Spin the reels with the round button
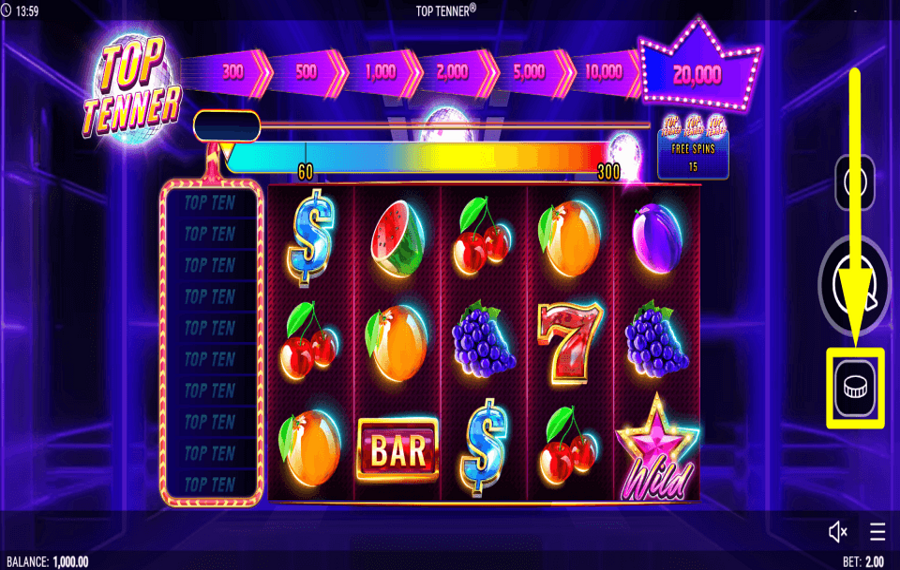 [853, 286]
